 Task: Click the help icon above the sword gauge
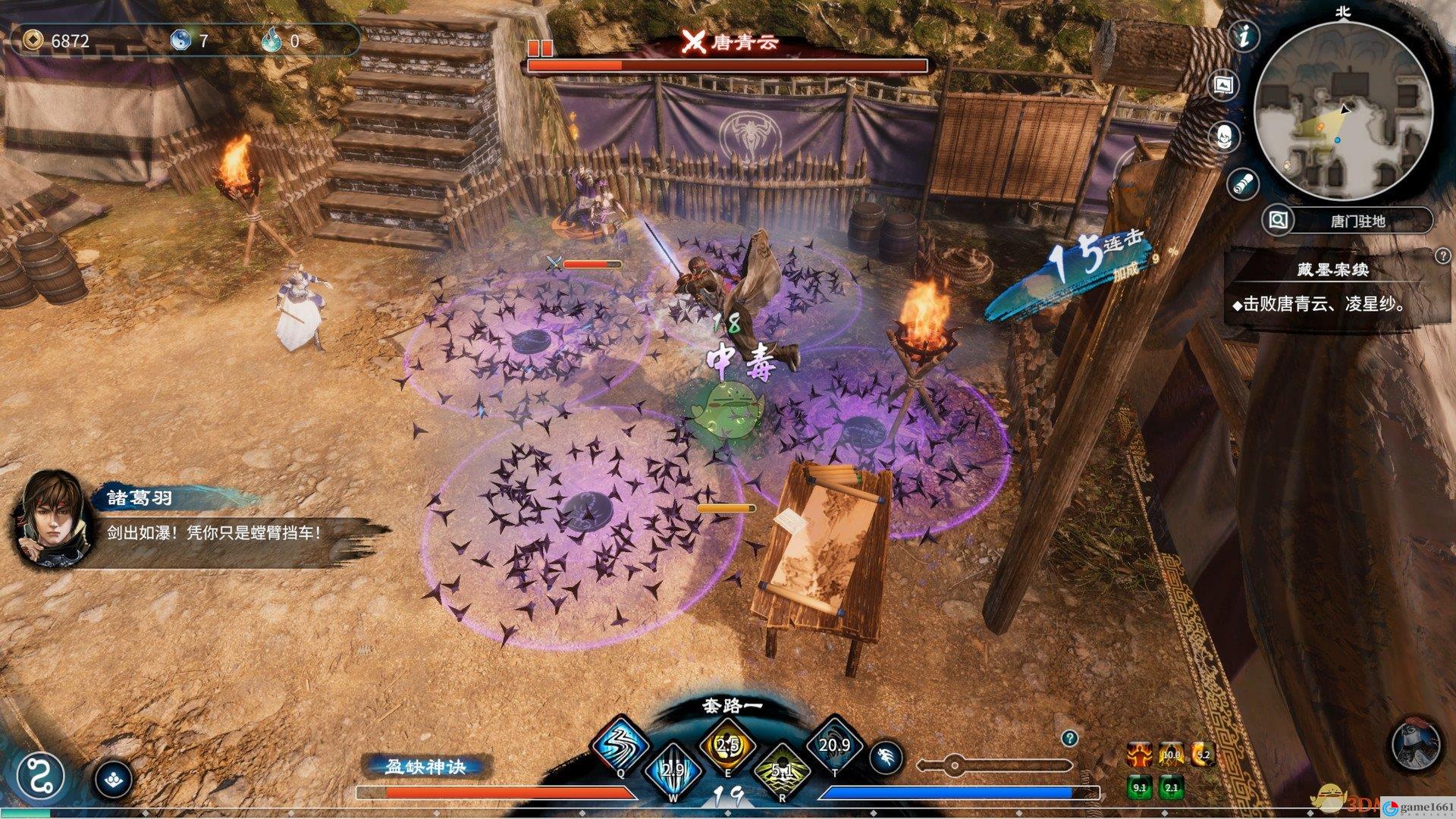[x=1069, y=738]
